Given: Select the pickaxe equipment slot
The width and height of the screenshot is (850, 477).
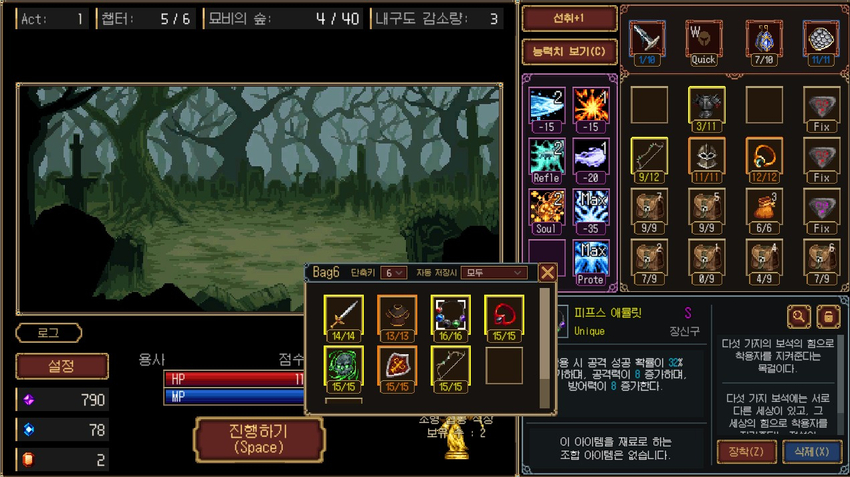Looking at the screenshot, I should click(645, 42).
